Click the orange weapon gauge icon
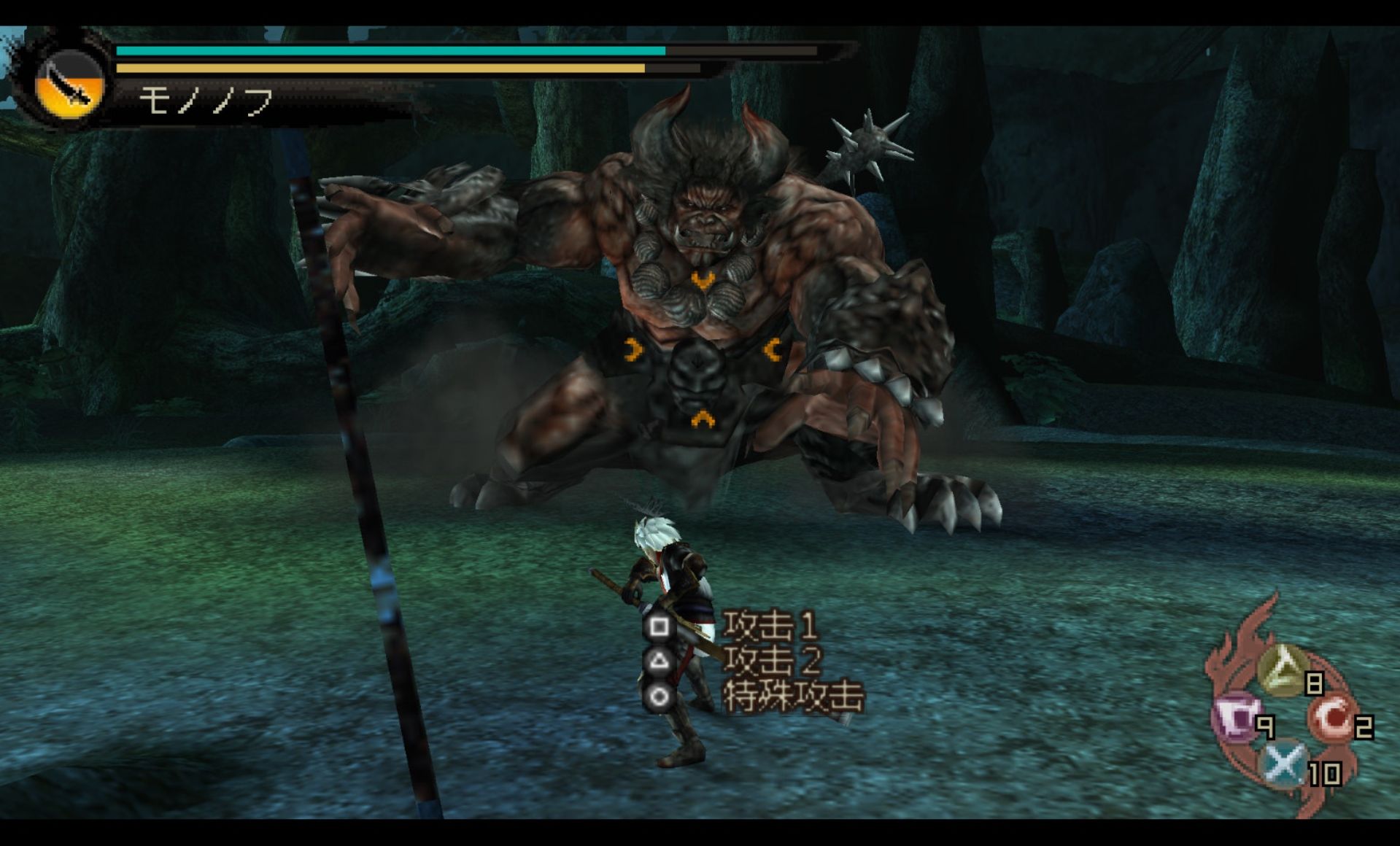The height and width of the screenshot is (846, 1400). tap(69, 85)
